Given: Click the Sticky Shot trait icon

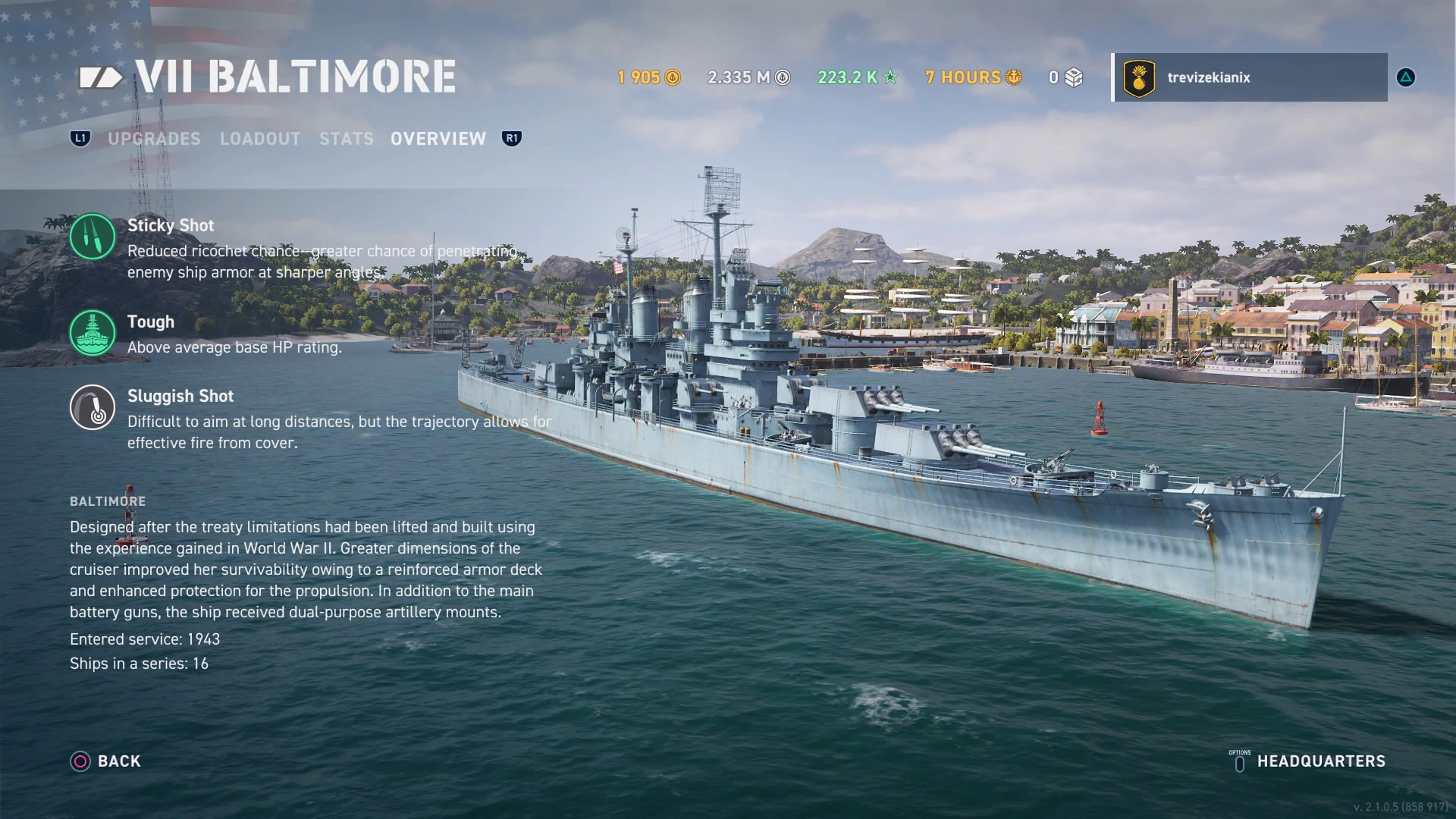Looking at the screenshot, I should click(93, 237).
